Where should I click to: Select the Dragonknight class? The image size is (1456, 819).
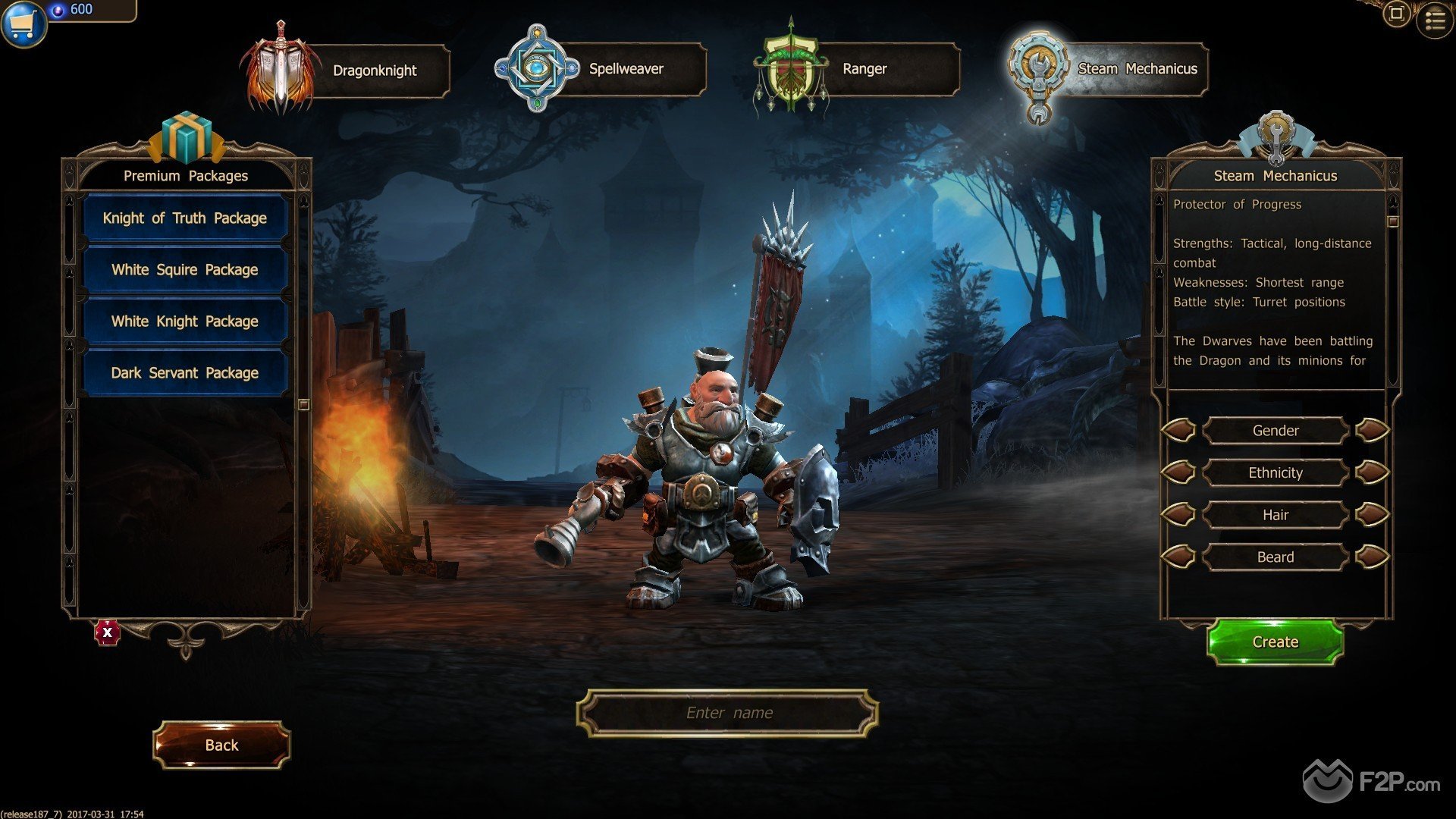pyautogui.click(x=374, y=71)
